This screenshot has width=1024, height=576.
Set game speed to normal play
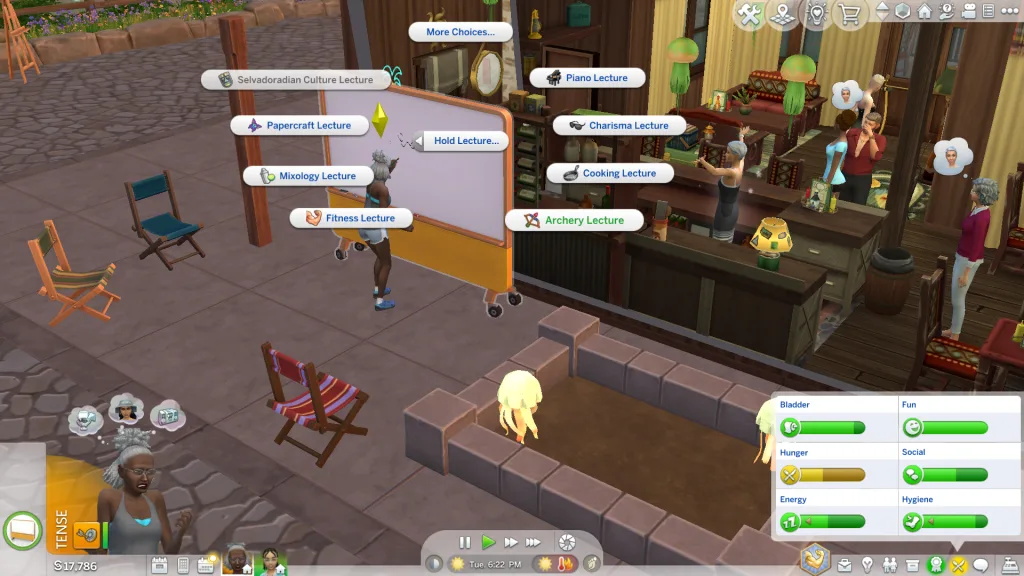tap(488, 542)
